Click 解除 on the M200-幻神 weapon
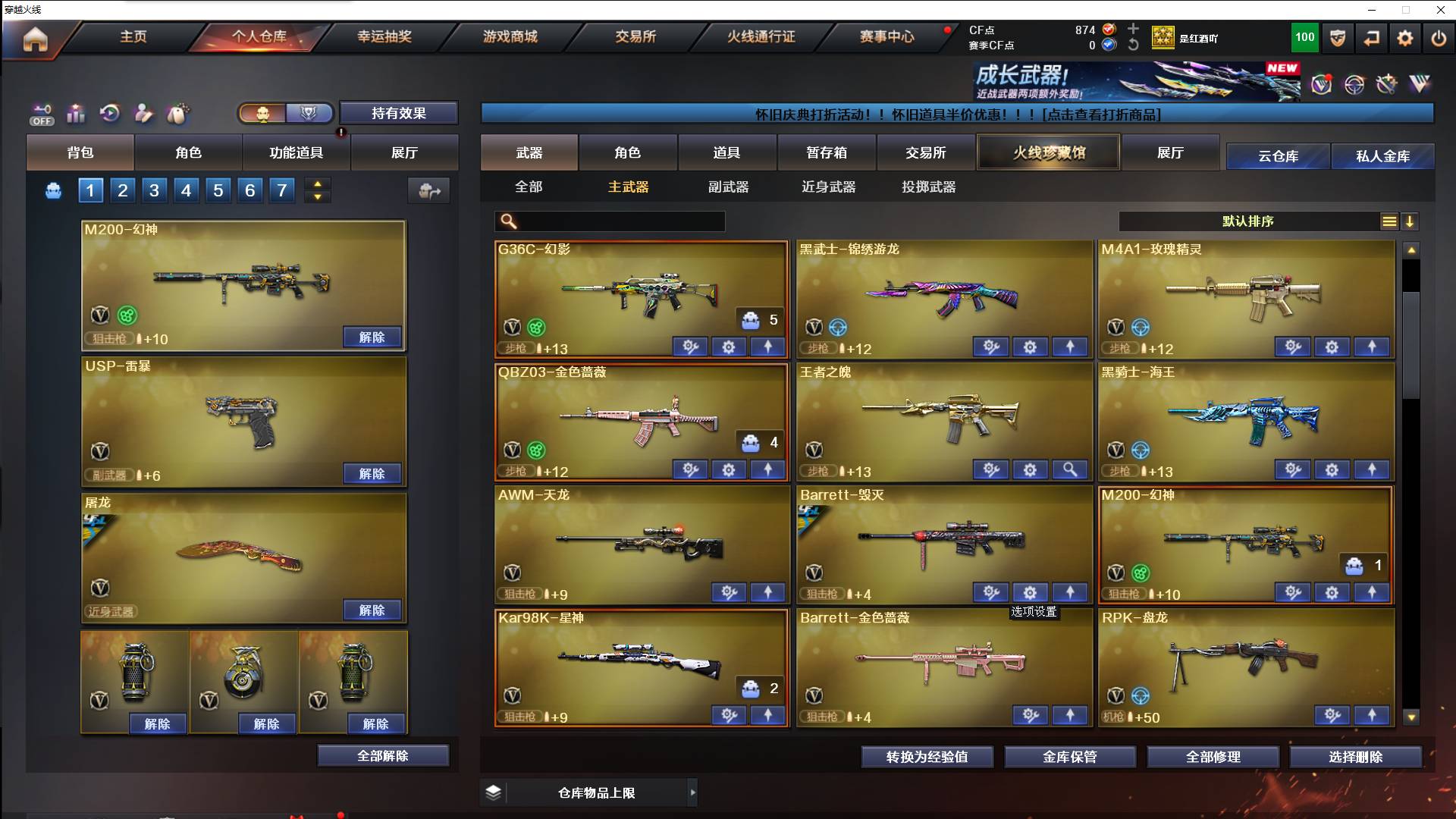 click(x=372, y=336)
